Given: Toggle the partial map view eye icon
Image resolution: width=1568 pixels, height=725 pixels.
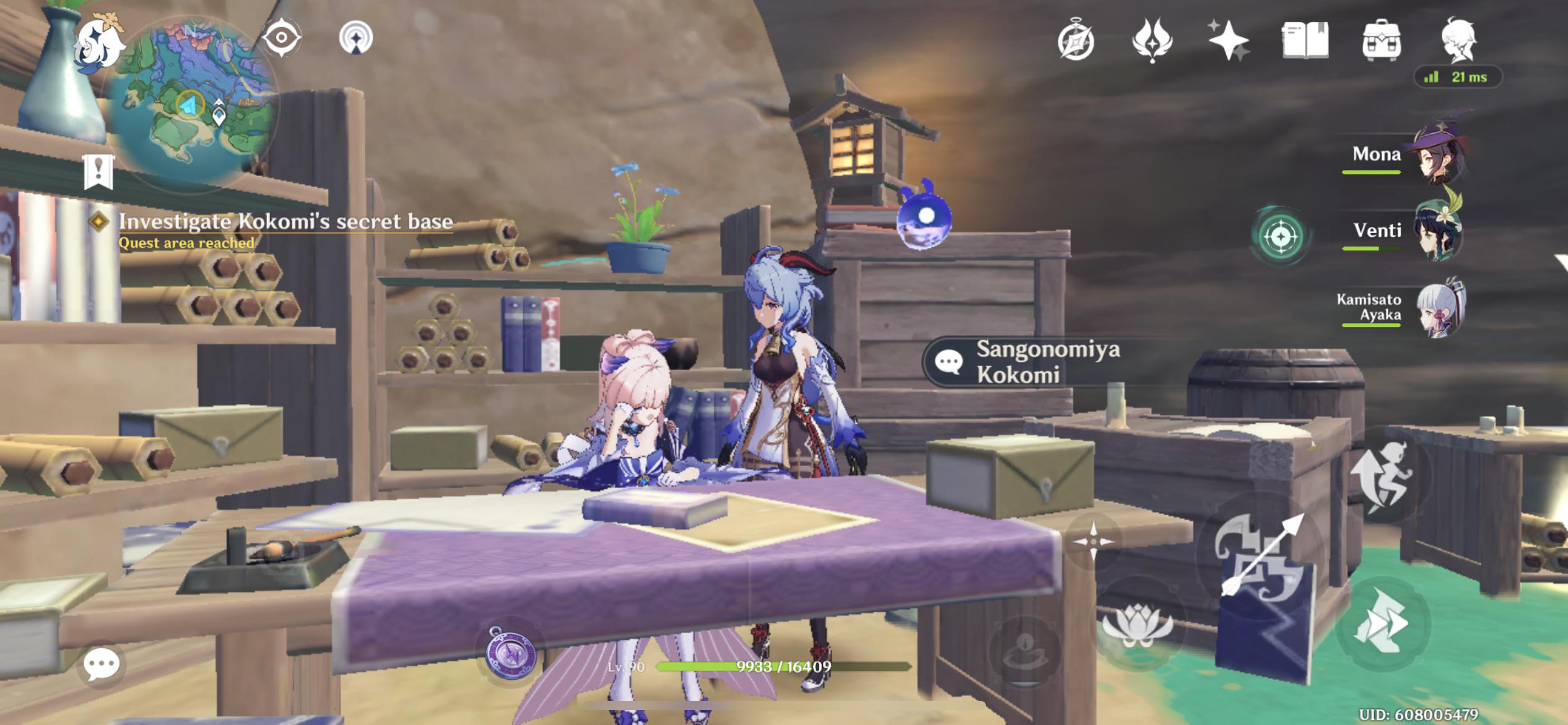Looking at the screenshot, I should tap(282, 35).
